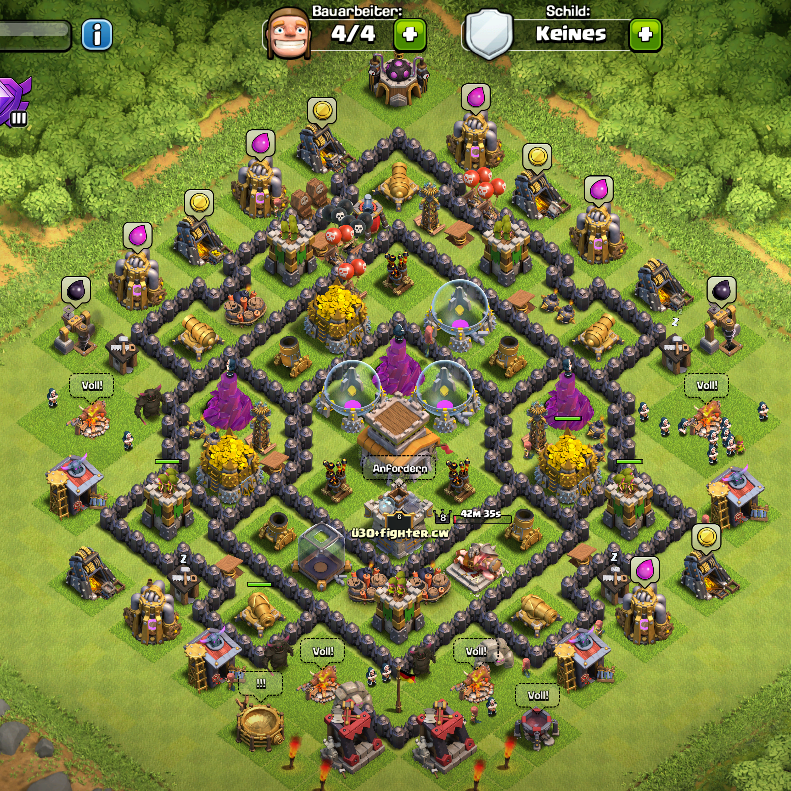Image resolution: width=791 pixels, height=791 pixels.
Task: Select the builder face icon
Action: point(290,34)
